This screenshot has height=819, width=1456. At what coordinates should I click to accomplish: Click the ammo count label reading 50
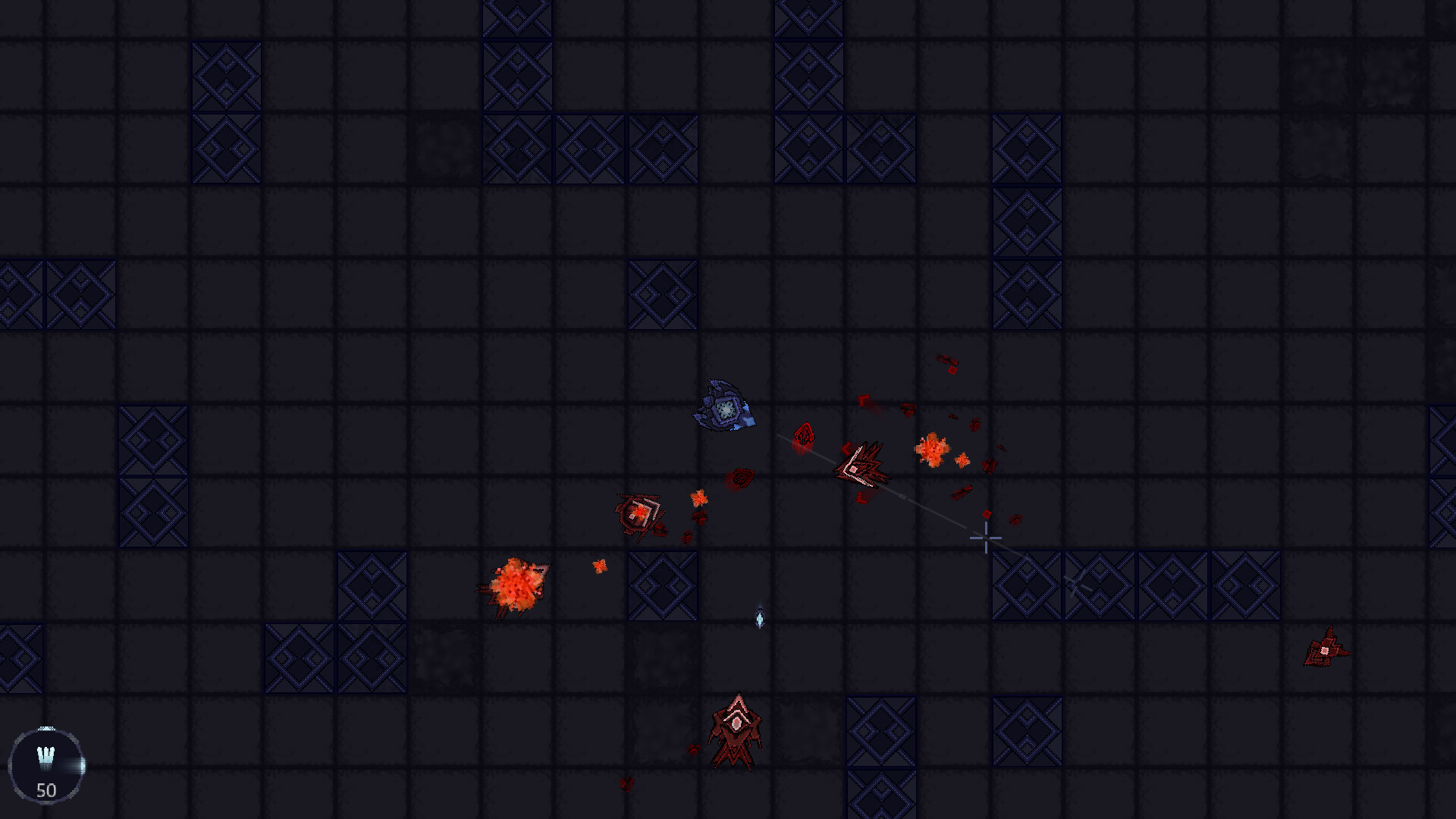click(x=47, y=791)
